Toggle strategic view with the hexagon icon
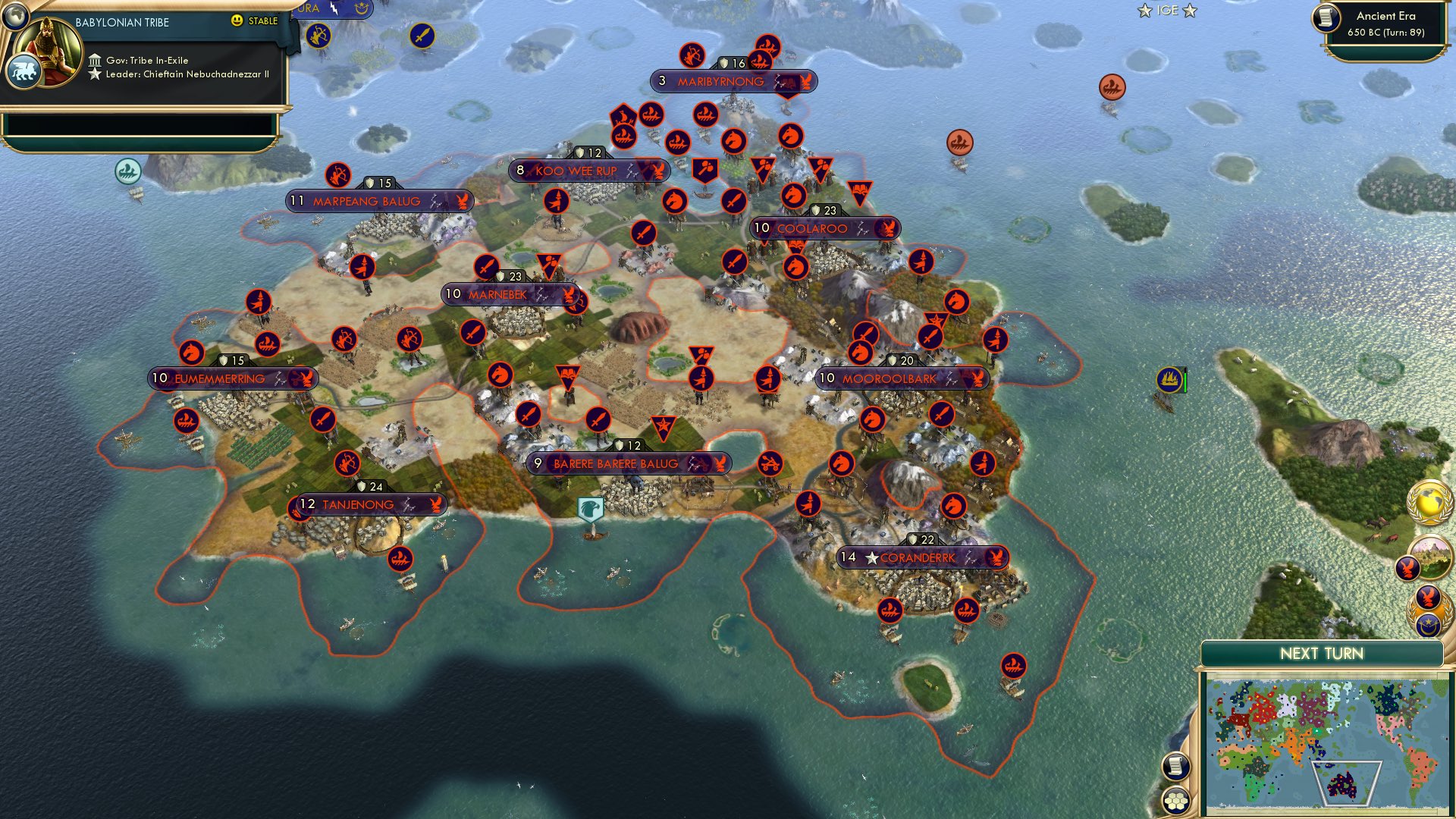 pos(1176,800)
